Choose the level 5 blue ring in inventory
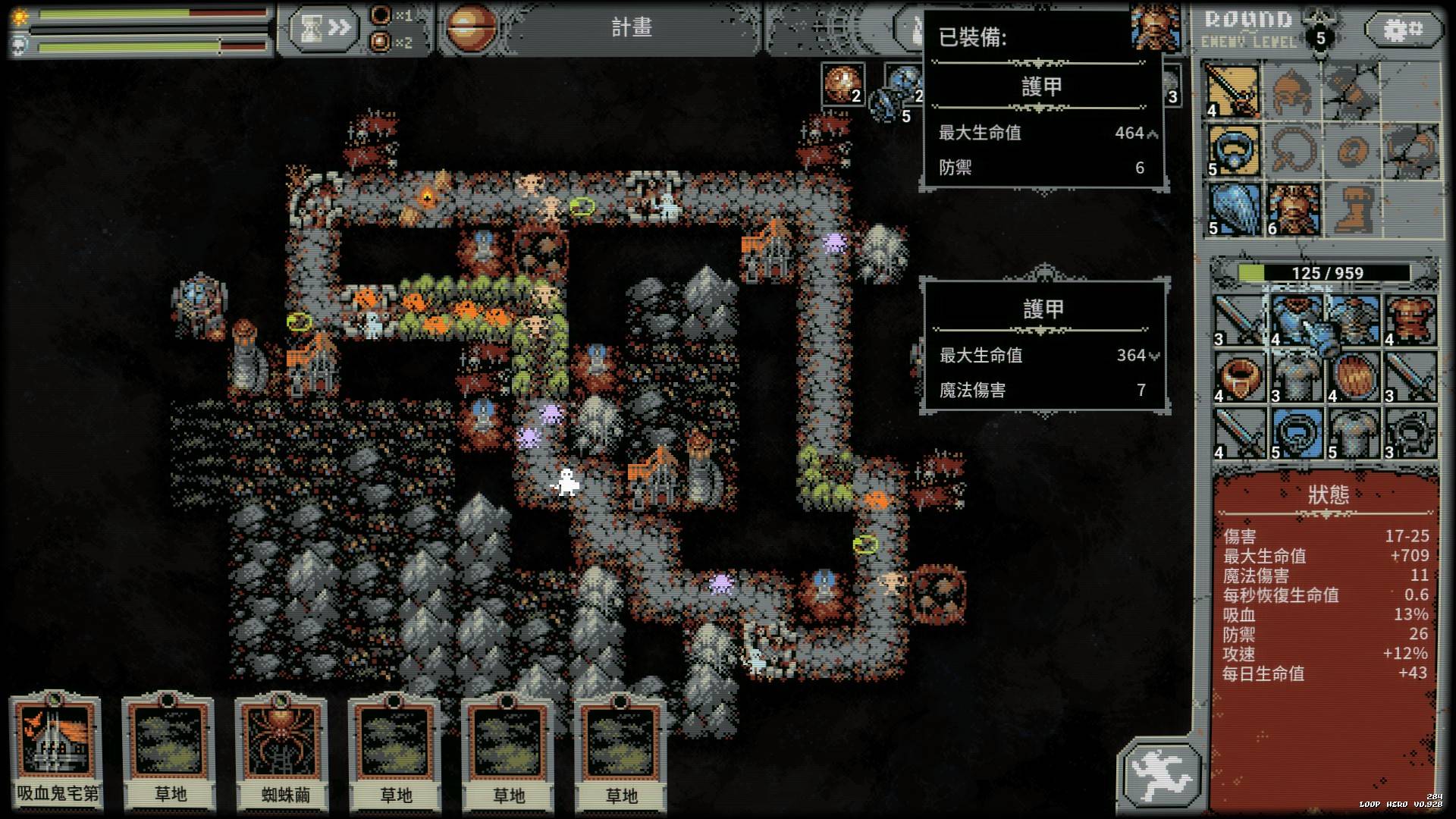This screenshot has height=819, width=1456. click(x=1296, y=433)
